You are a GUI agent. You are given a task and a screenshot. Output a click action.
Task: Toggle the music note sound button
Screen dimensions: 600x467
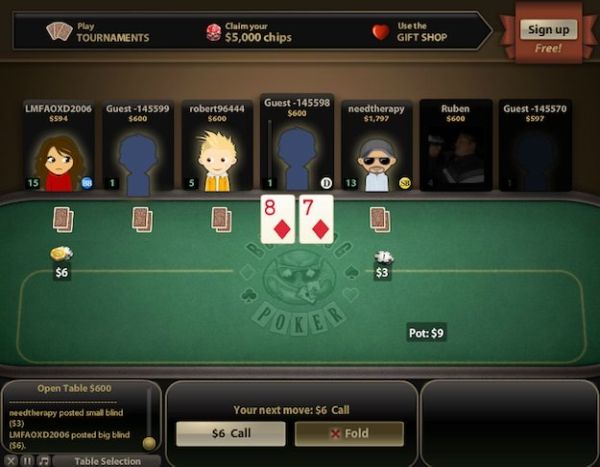pos(42,461)
